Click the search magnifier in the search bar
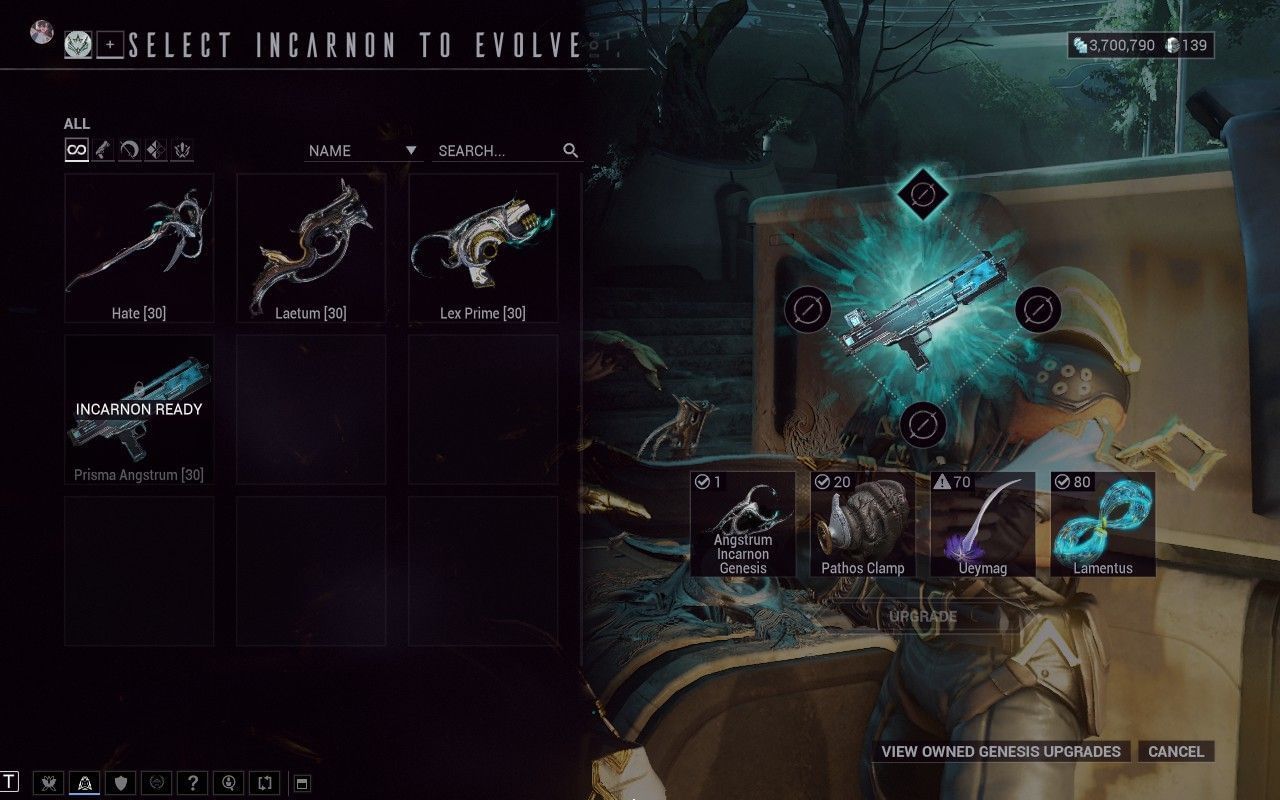The width and height of the screenshot is (1280, 800). click(x=570, y=150)
